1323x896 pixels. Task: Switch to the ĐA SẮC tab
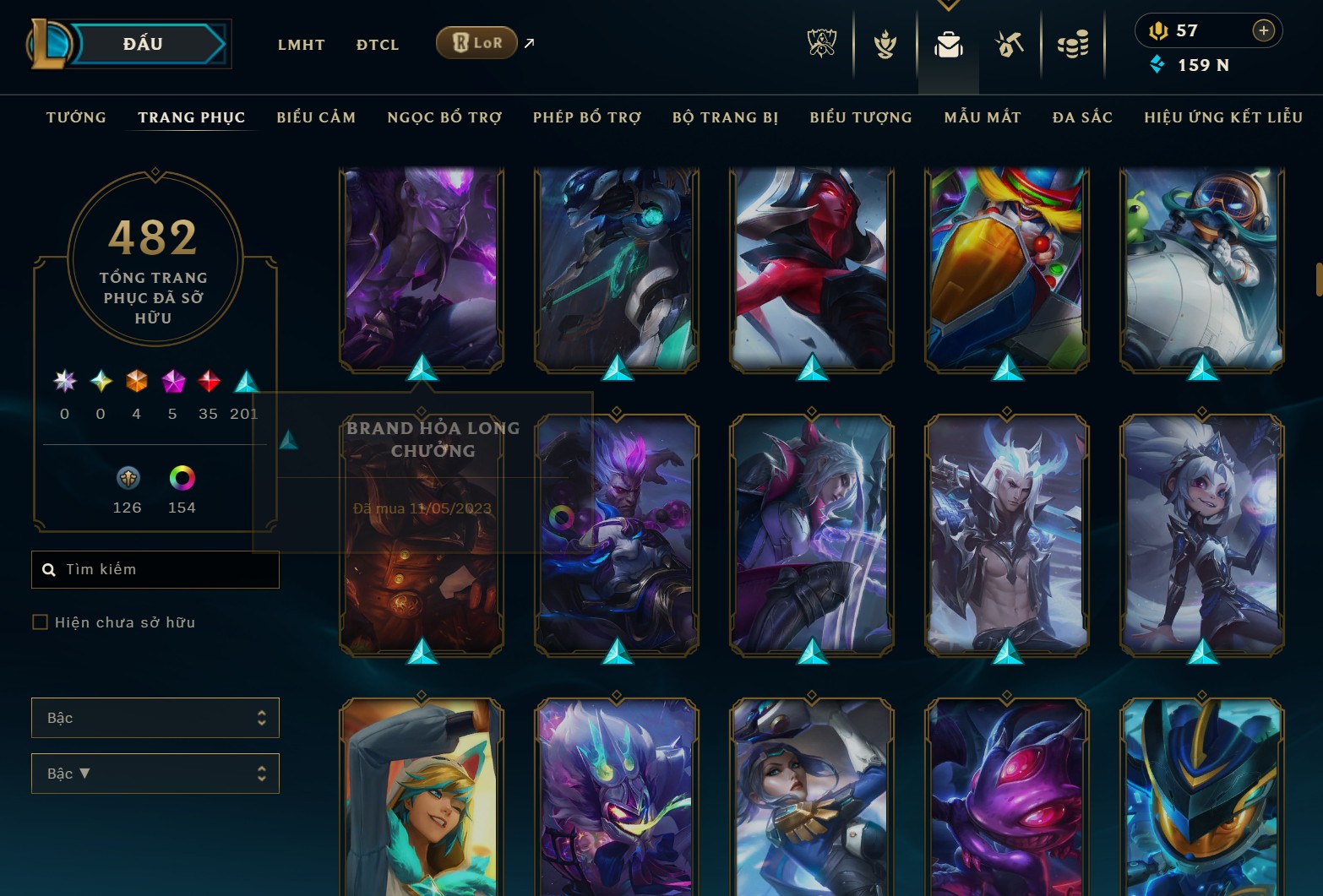(1081, 117)
